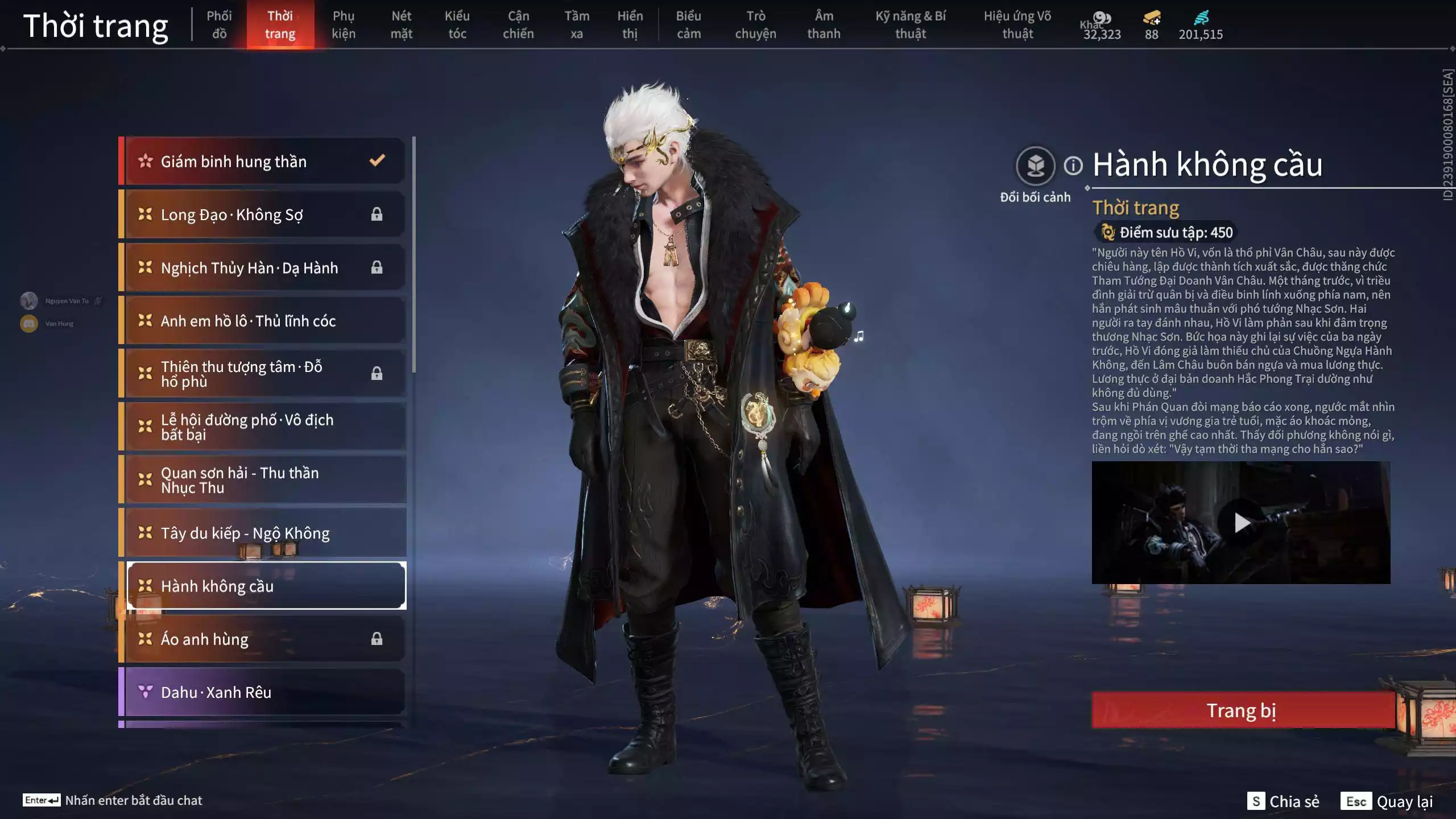The image size is (1456, 819).
Task: Open the Phụ kiện tab
Action: click(x=343, y=24)
